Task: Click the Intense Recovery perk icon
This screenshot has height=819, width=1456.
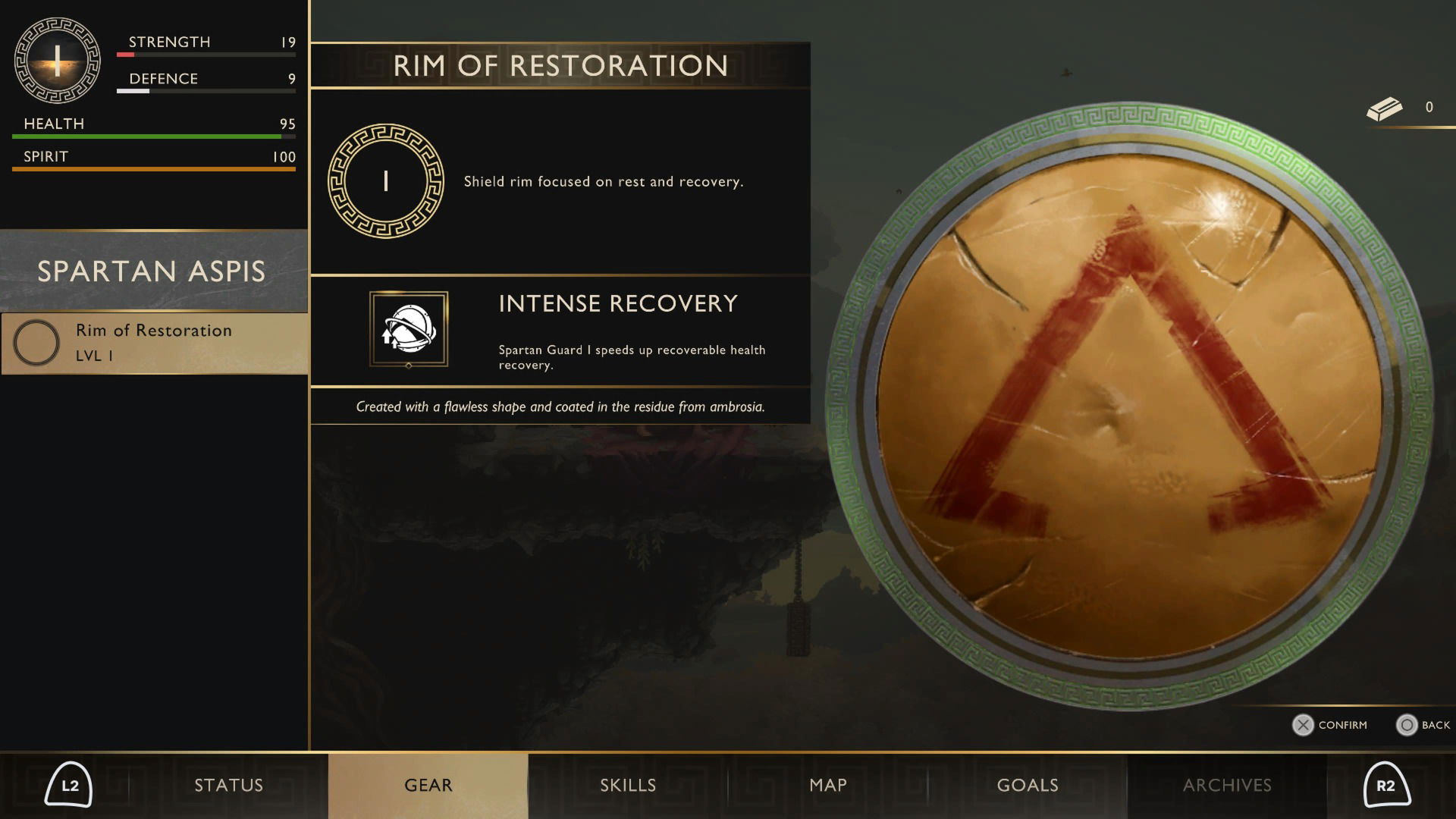Action: [x=409, y=329]
